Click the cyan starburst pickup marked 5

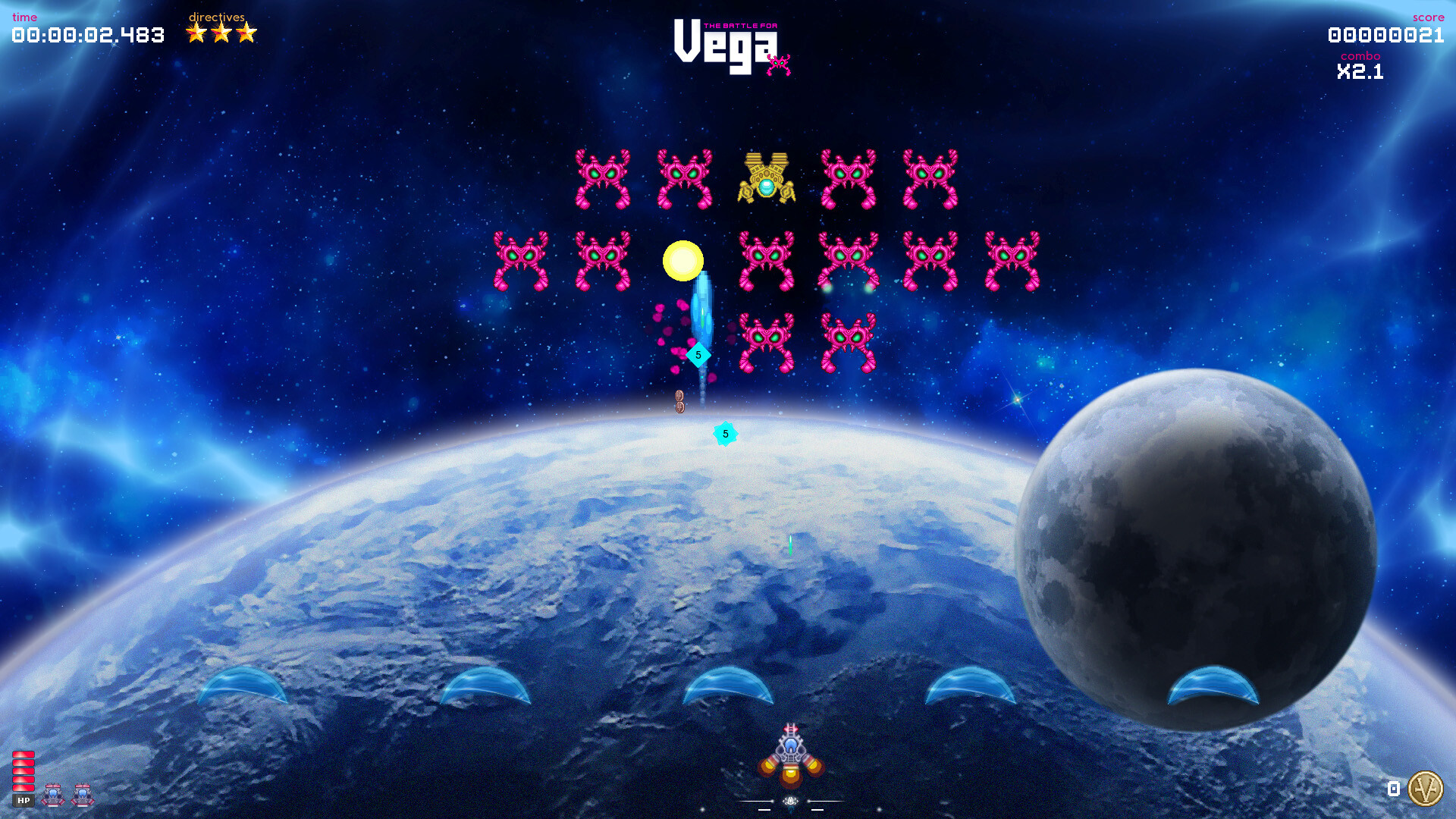(725, 433)
